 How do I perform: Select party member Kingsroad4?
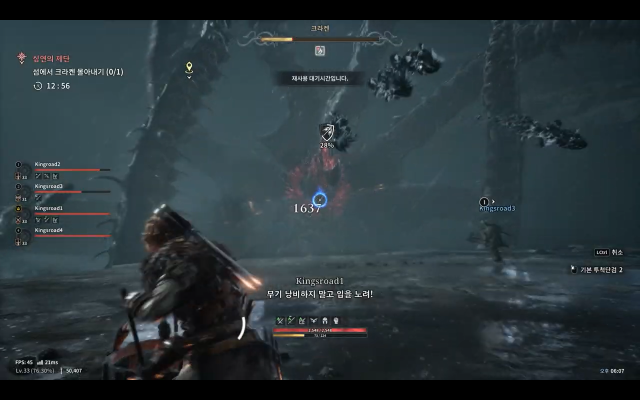[x=48, y=230]
